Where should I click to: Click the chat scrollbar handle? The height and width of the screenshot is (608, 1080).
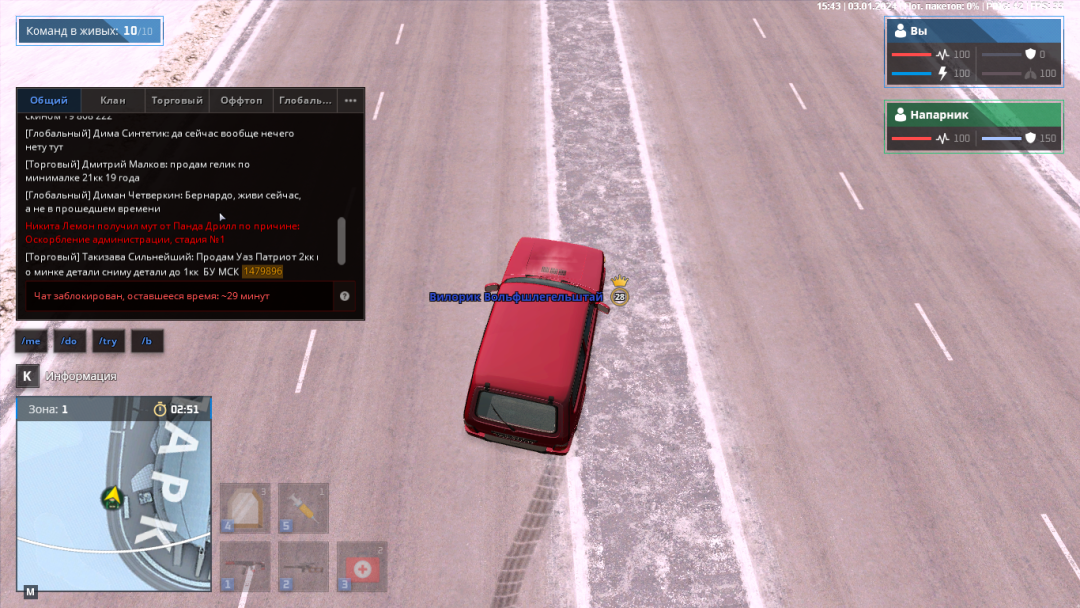[x=342, y=240]
